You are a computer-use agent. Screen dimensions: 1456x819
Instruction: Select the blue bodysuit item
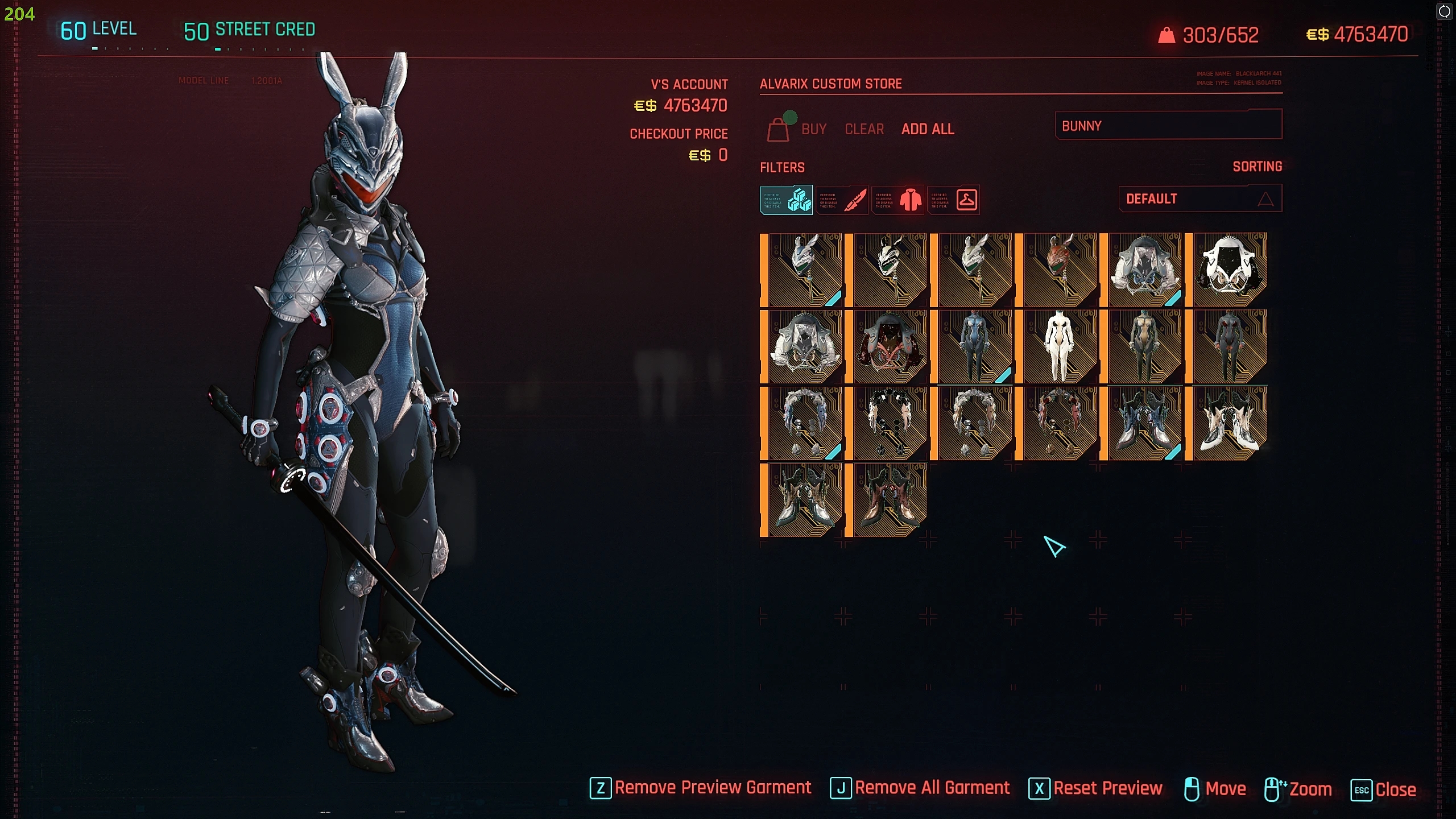973,346
